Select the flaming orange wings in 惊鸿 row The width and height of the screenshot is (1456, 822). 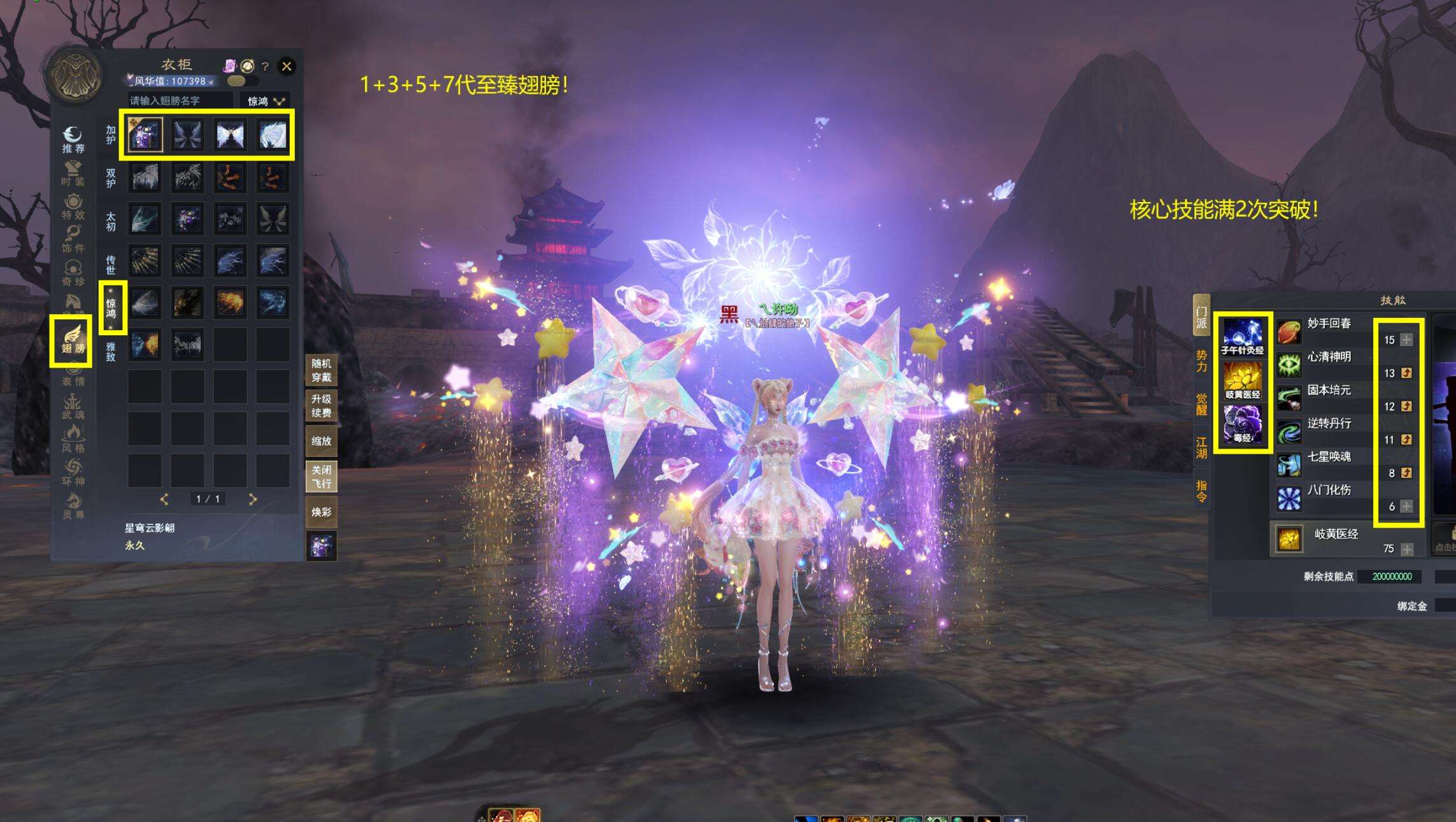pos(230,302)
